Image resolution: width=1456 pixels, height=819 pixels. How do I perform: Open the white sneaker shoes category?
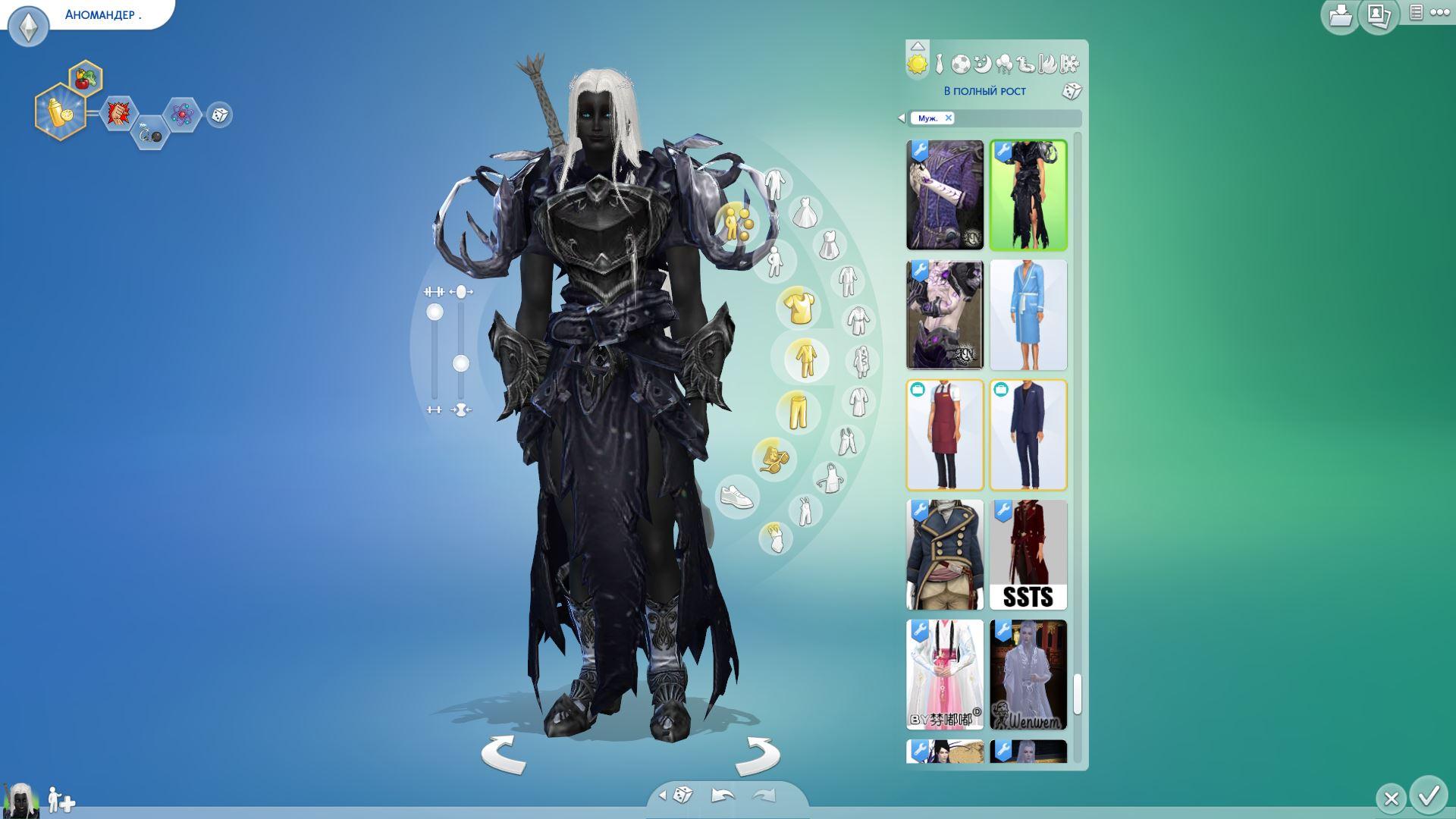tap(736, 497)
